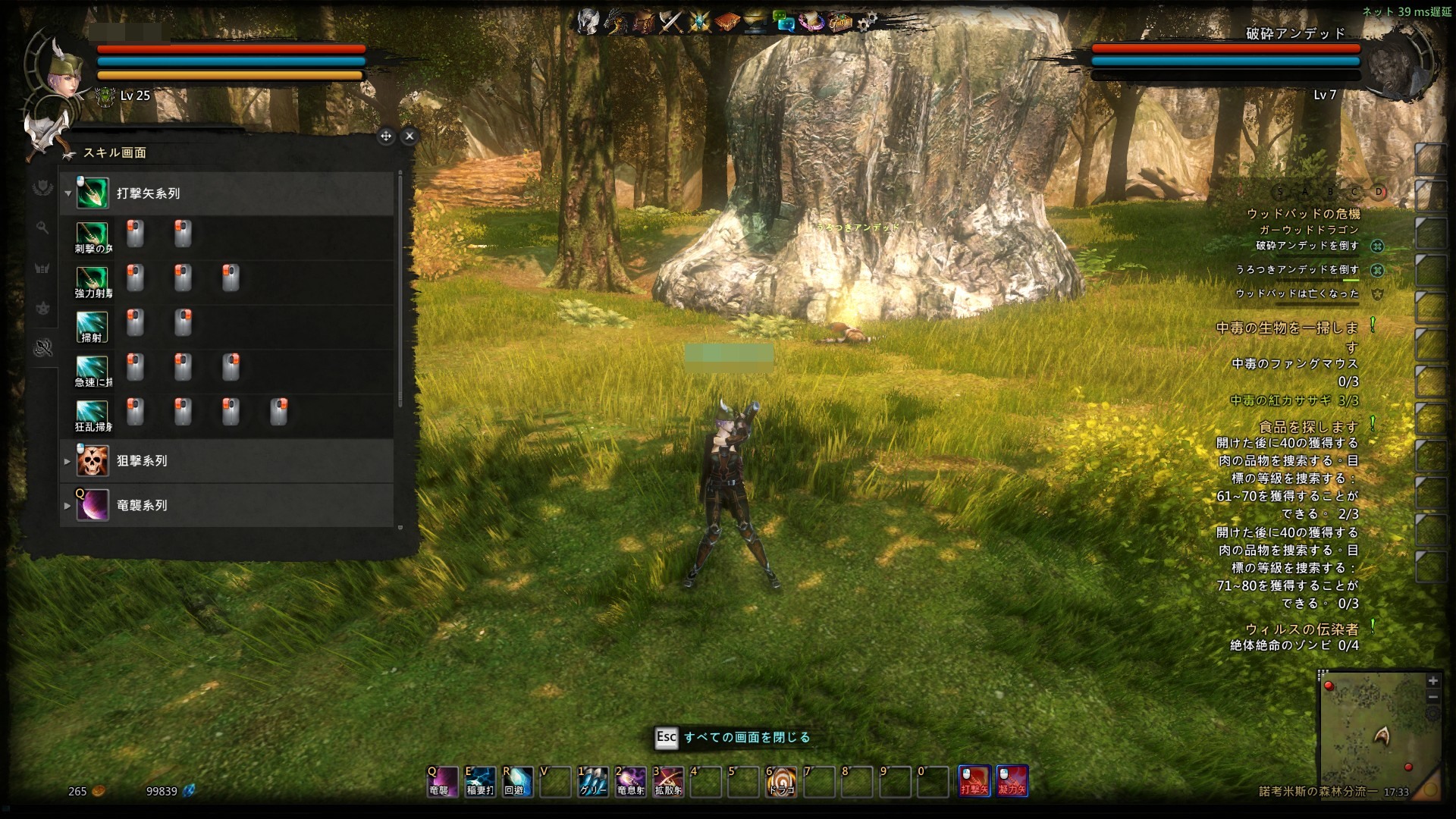Screen dimensions: 1456x819
Task: Select the 掃射 skill icon in the list
Action: [93, 326]
